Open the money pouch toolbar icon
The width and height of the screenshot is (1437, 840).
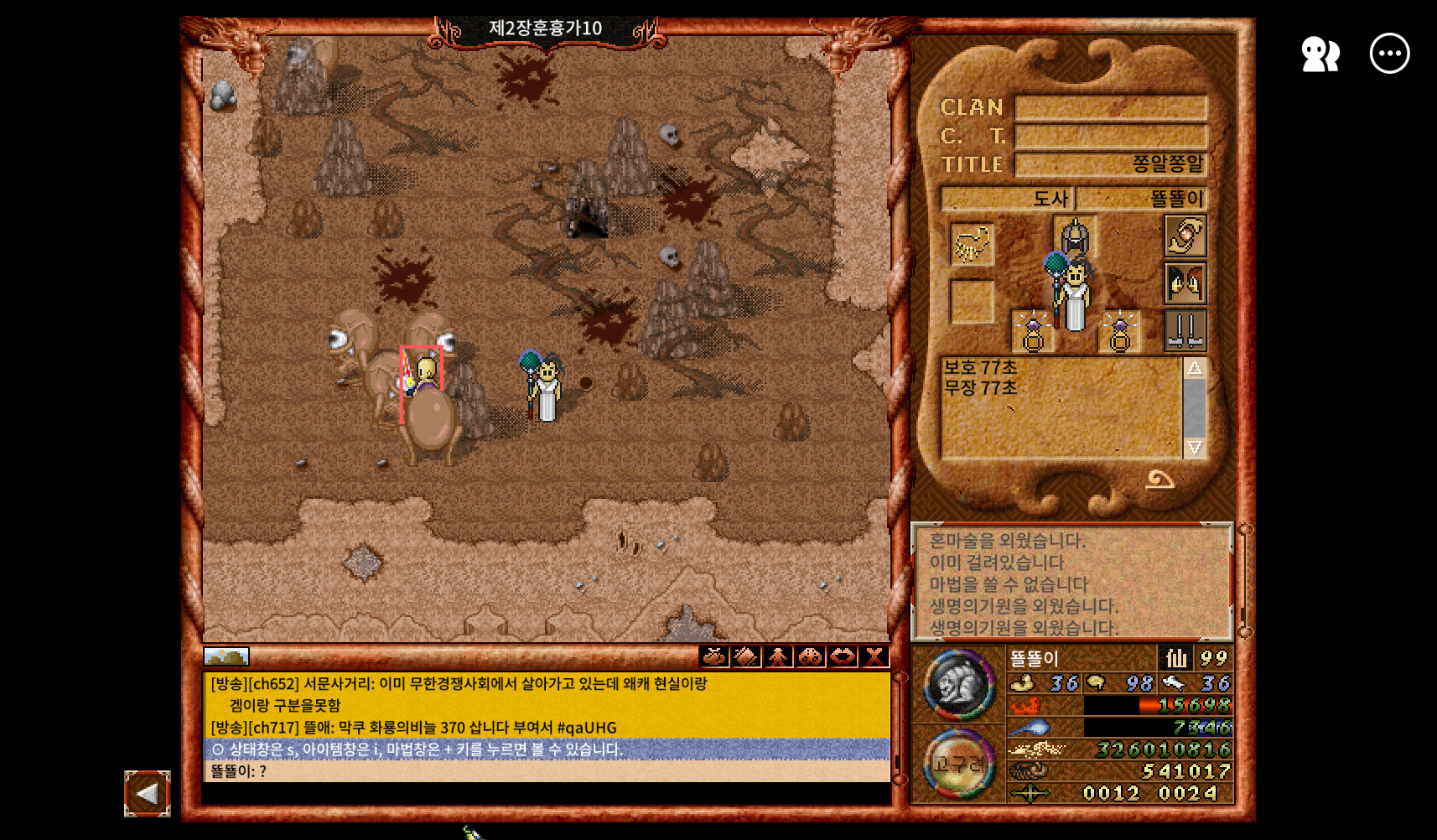[x=714, y=656]
